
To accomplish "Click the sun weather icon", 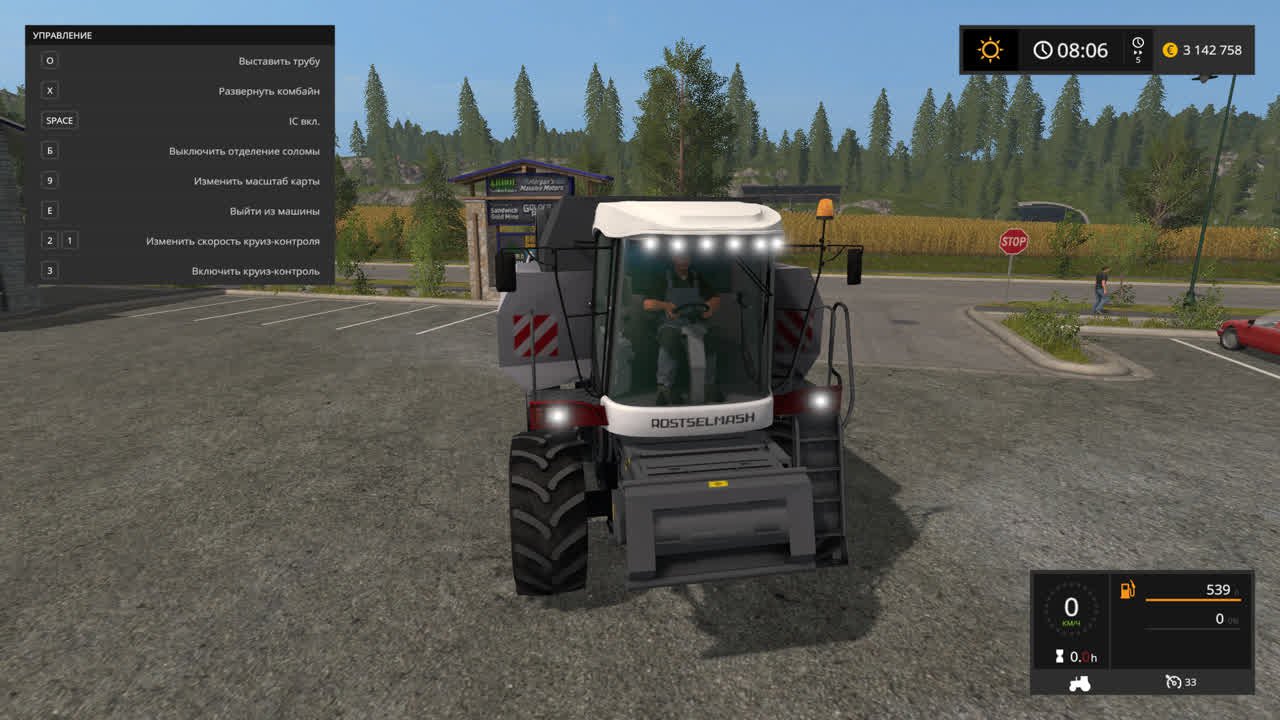I will [990, 50].
